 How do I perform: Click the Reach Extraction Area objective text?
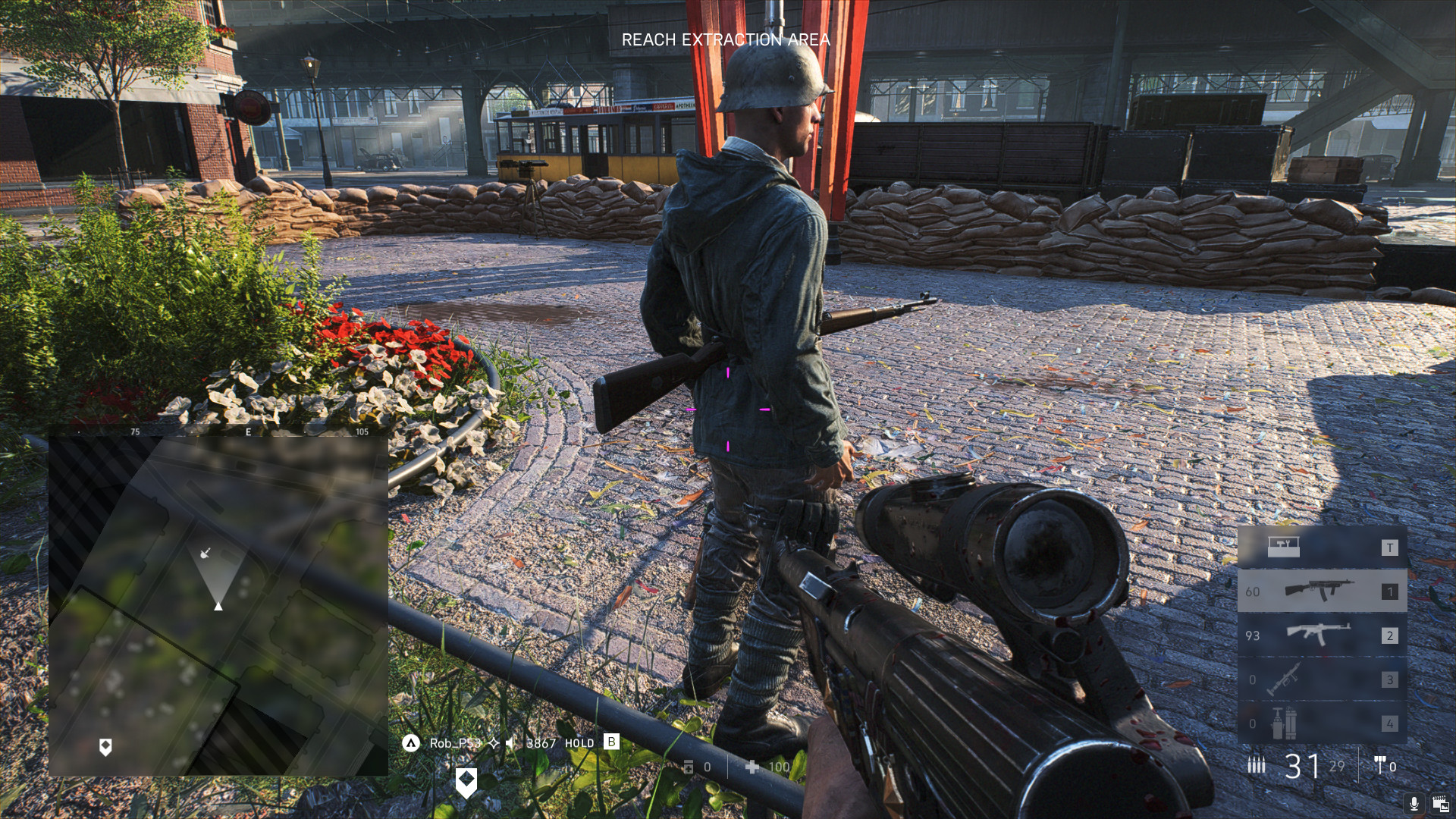[x=726, y=40]
